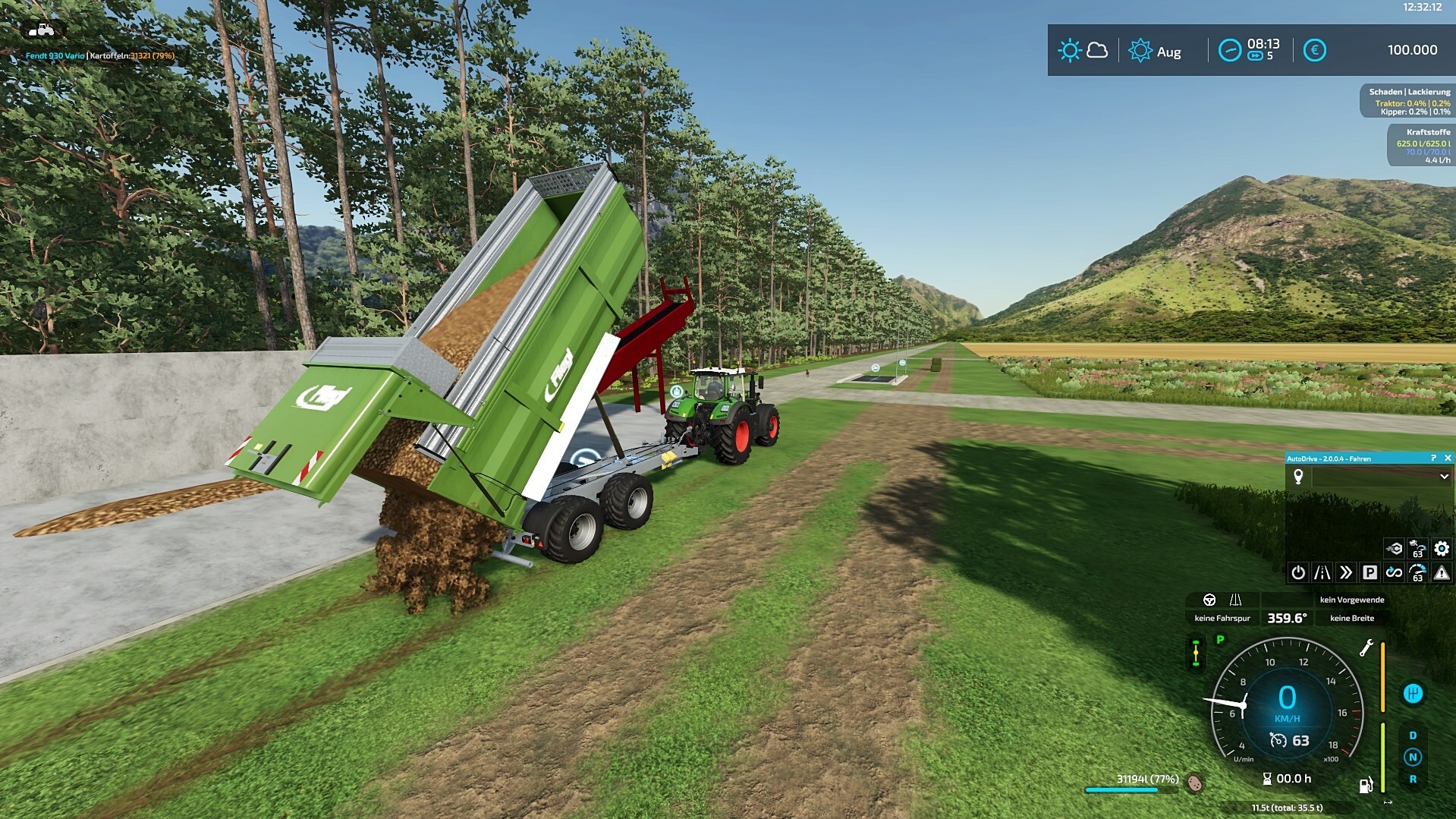Select neutral N on the gear selector

1412,757
